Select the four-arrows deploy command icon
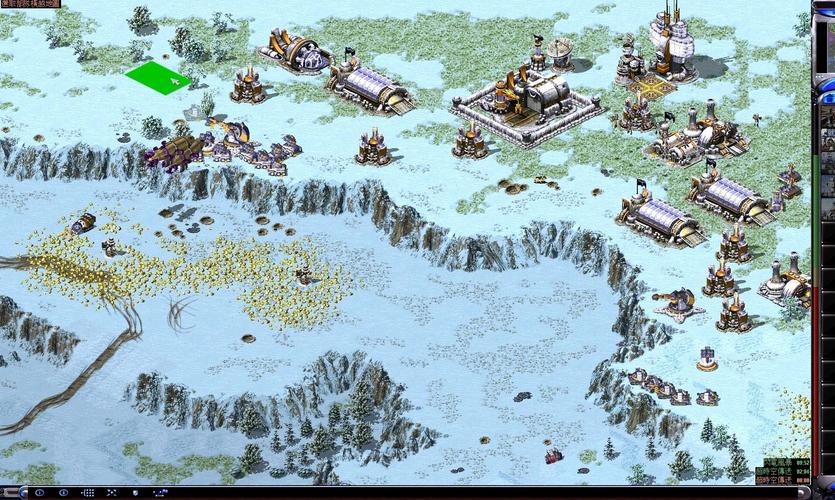The width and height of the screenshot is (835, 500). point(111,492)
